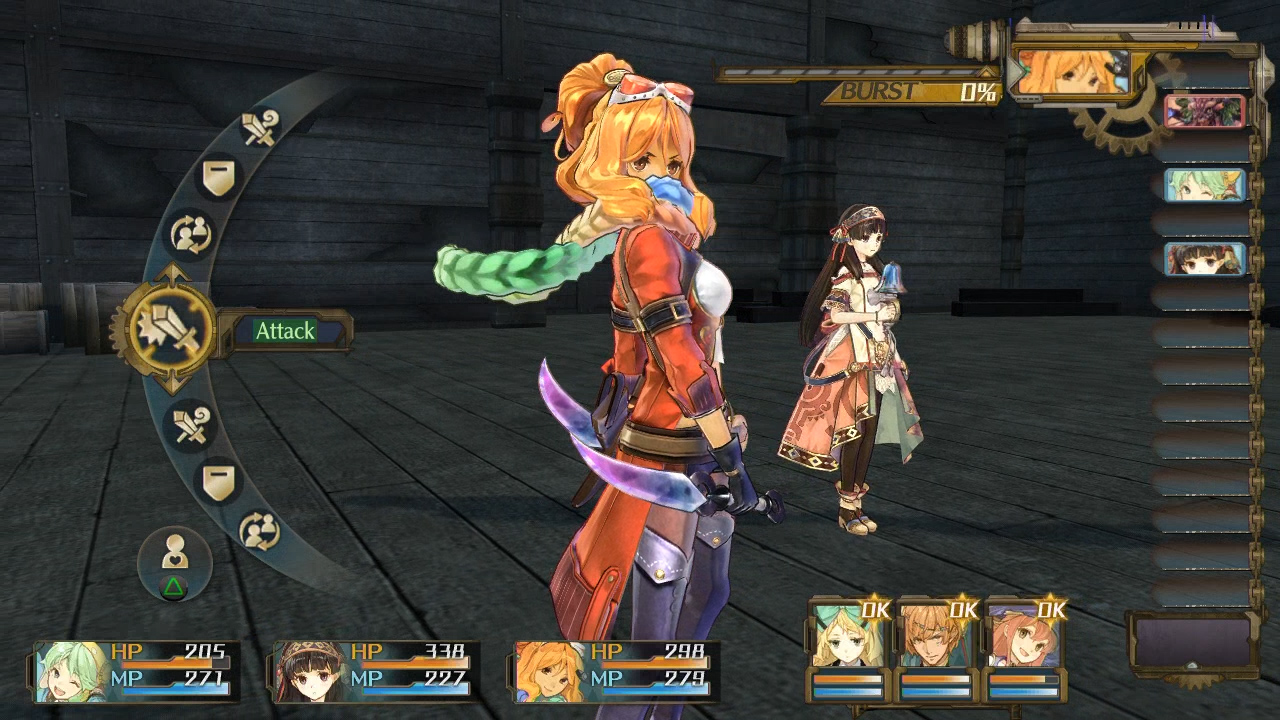The width and height of the screenshot is (1280, 720).
Task: Select the highlighted Attack sword icon
Action: click(163, 330)
